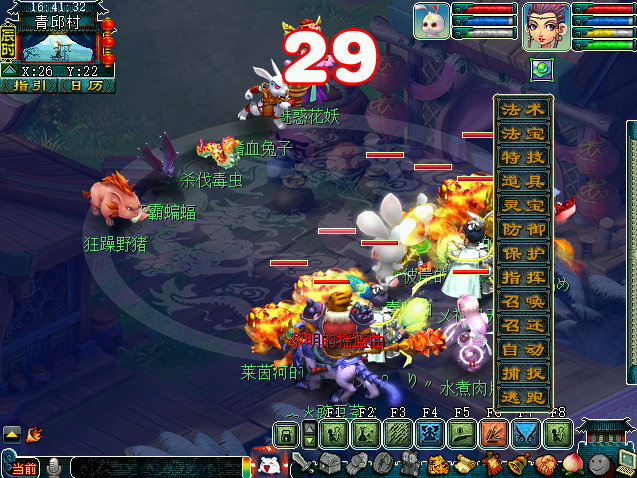The image size is (637, 478).
Task: Choose the 防御 defend command
Action: click(523, 230)
